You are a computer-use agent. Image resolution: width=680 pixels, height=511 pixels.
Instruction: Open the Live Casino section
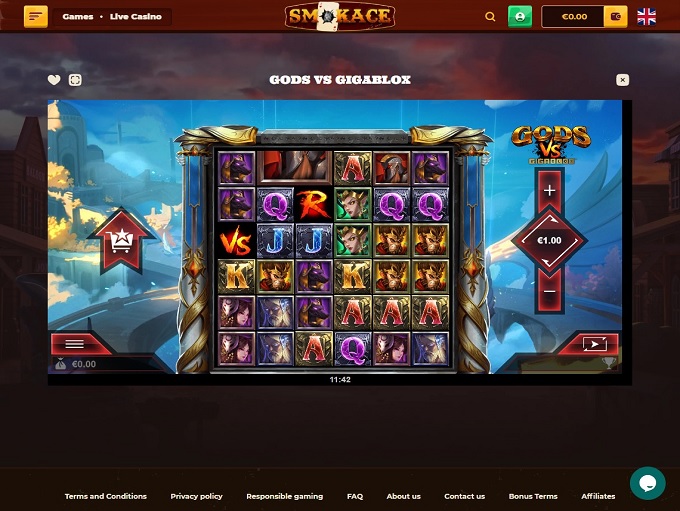coord(135,17)
